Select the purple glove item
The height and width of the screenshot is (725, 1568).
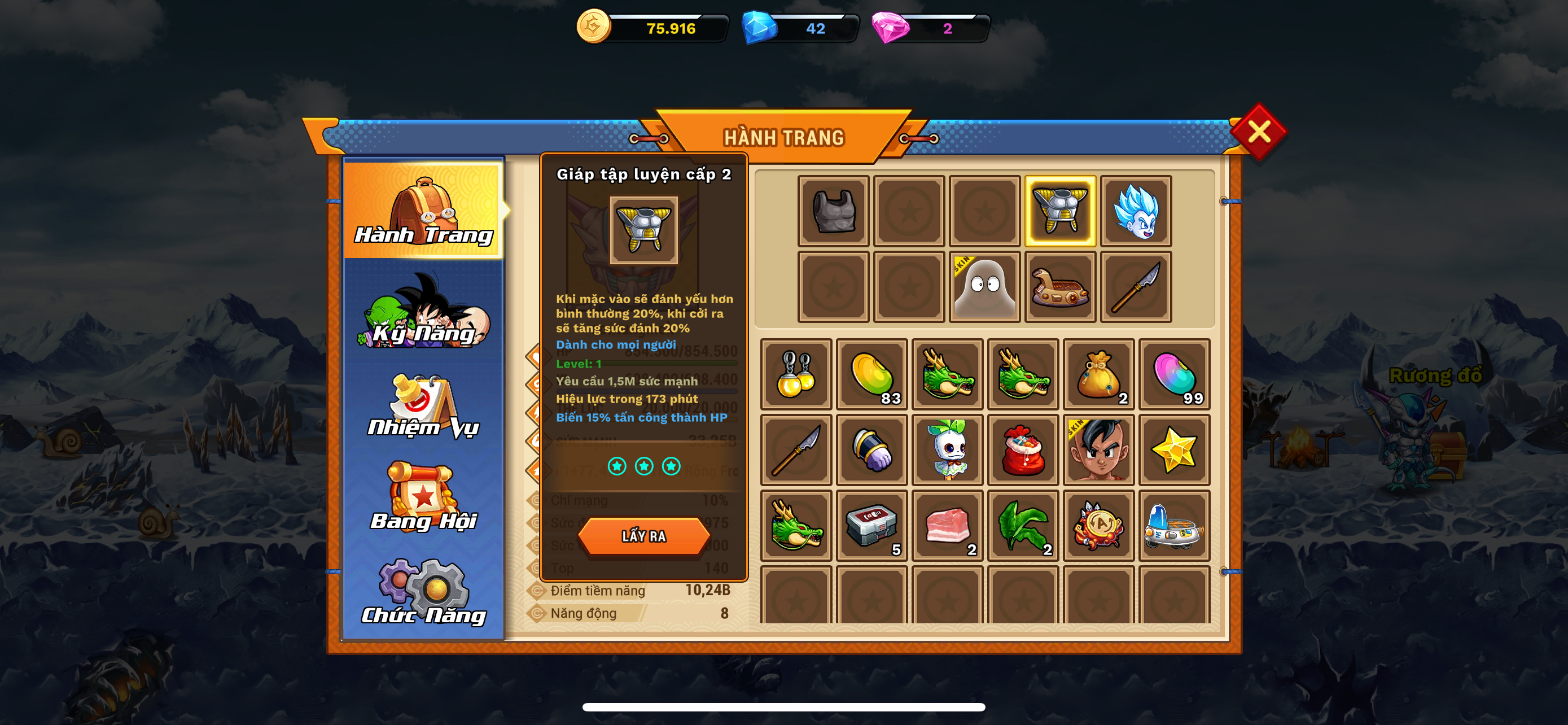871,450
